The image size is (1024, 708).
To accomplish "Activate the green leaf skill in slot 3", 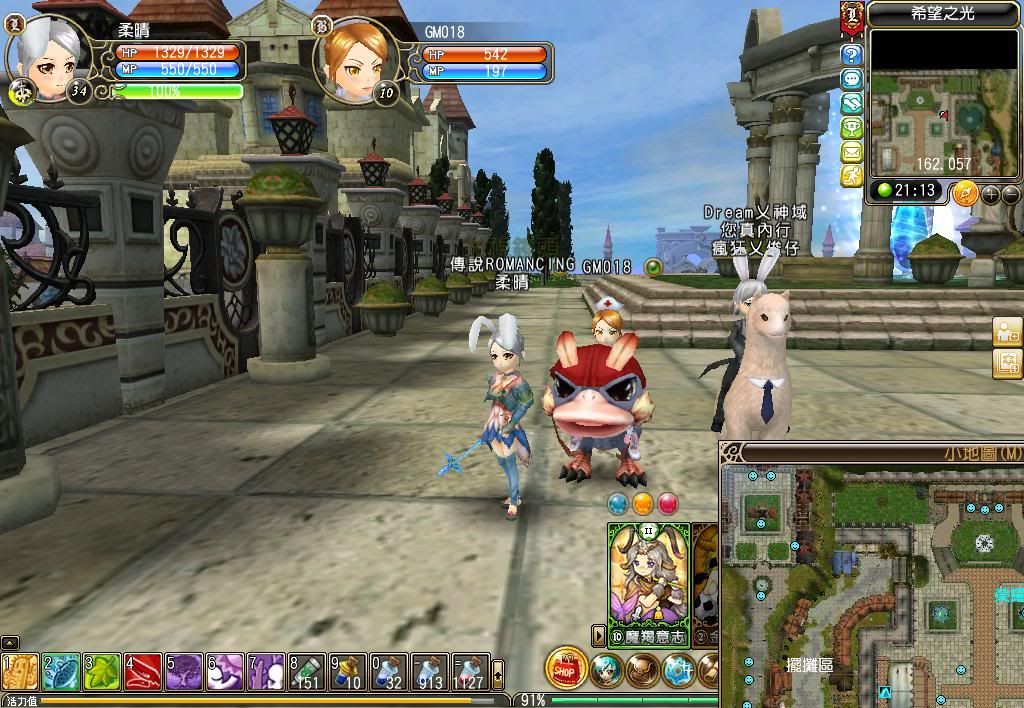I will point(103,671).
